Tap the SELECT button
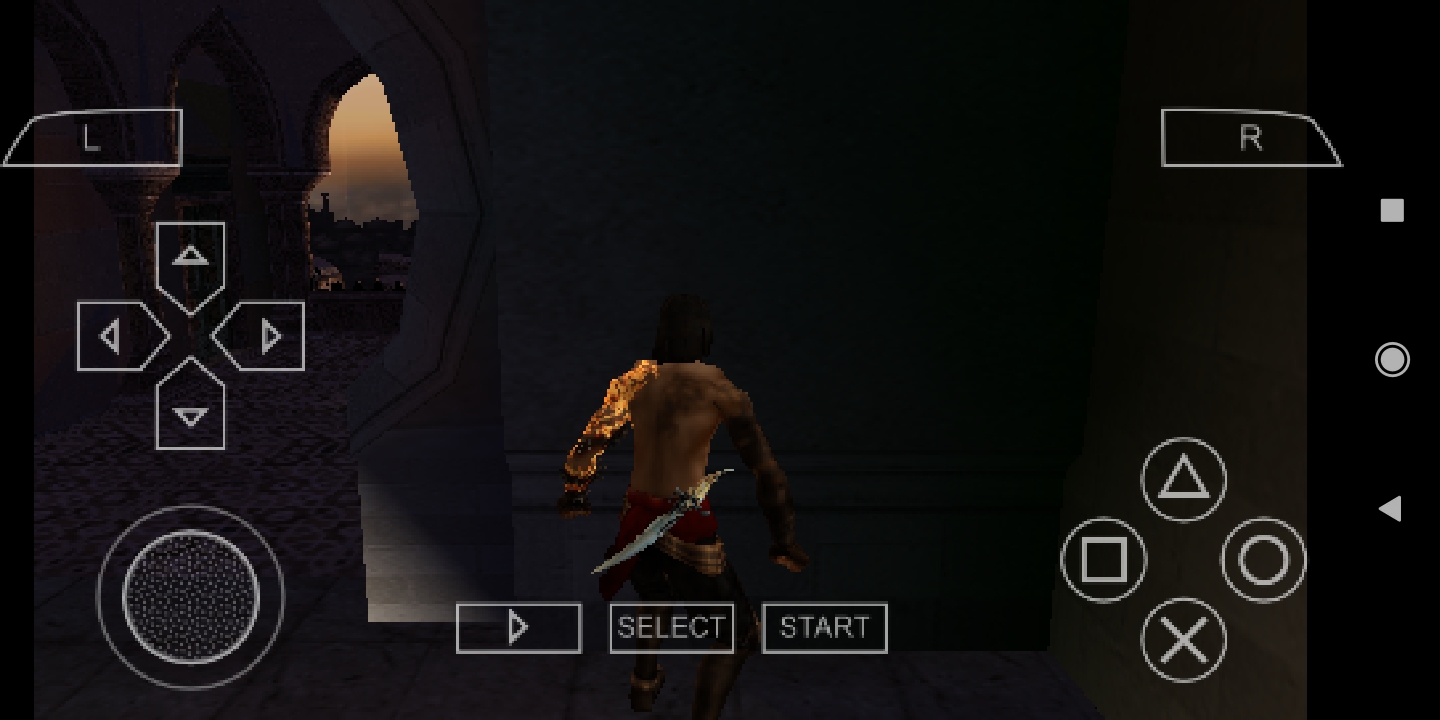 671,628
